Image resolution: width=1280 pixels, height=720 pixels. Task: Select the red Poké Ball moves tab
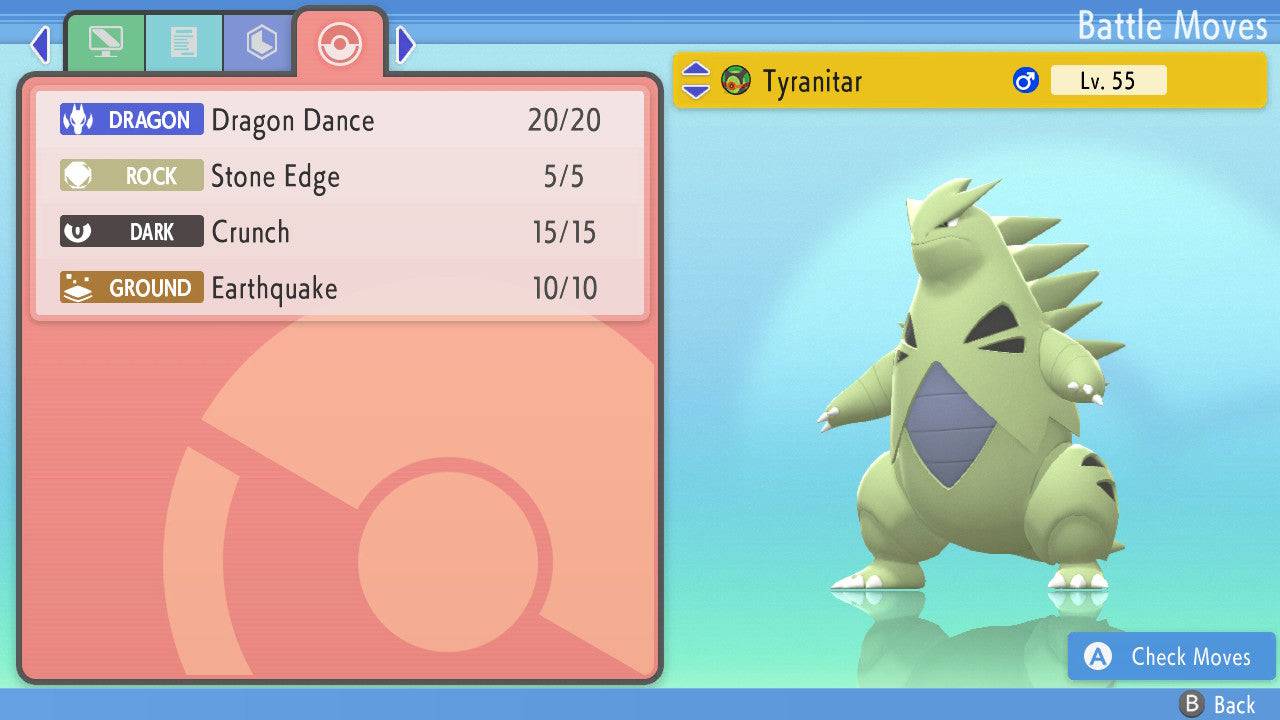coord(339,43)
